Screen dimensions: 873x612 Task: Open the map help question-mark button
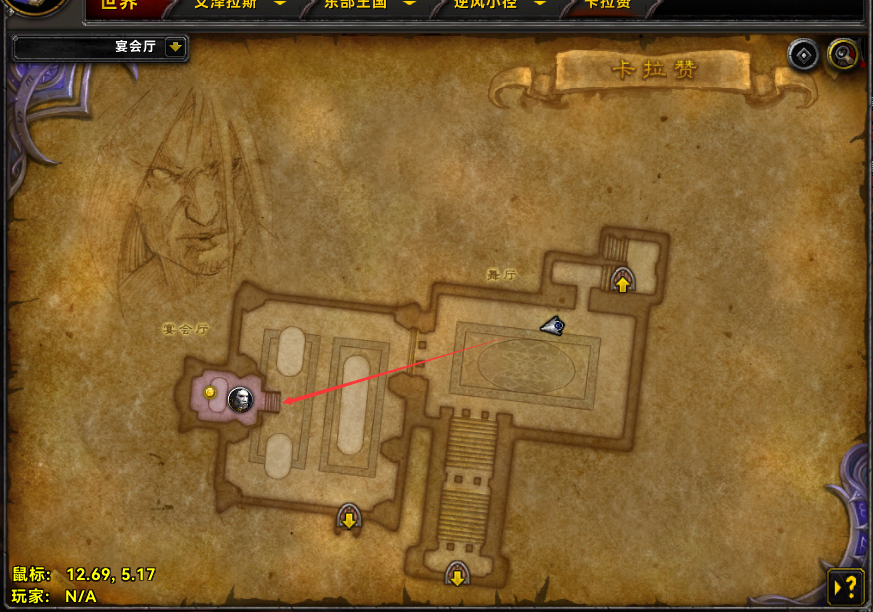tap(846, 584)
